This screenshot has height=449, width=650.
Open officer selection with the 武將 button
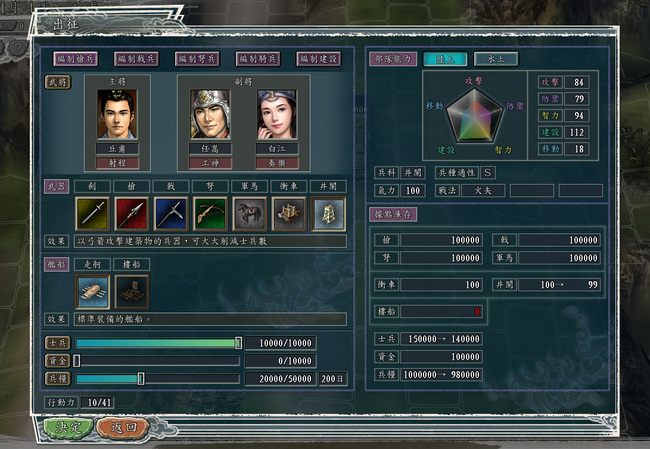55,81
